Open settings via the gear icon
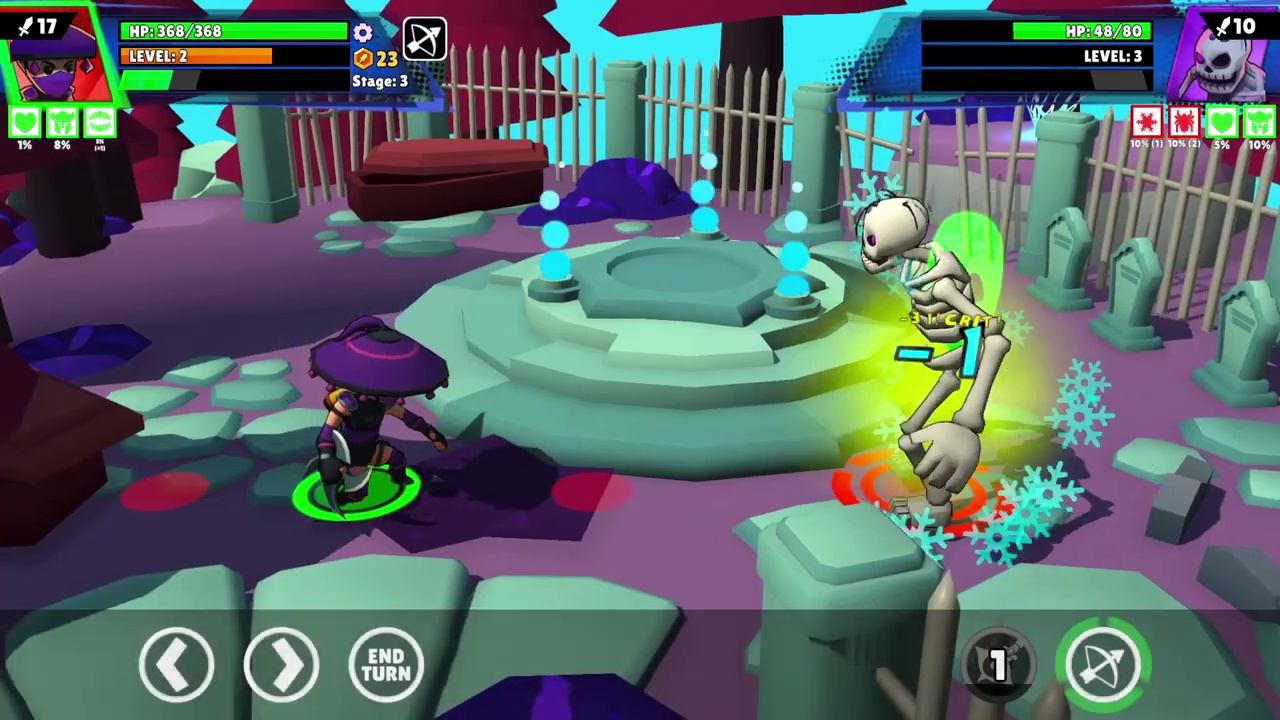 point(363,33)
